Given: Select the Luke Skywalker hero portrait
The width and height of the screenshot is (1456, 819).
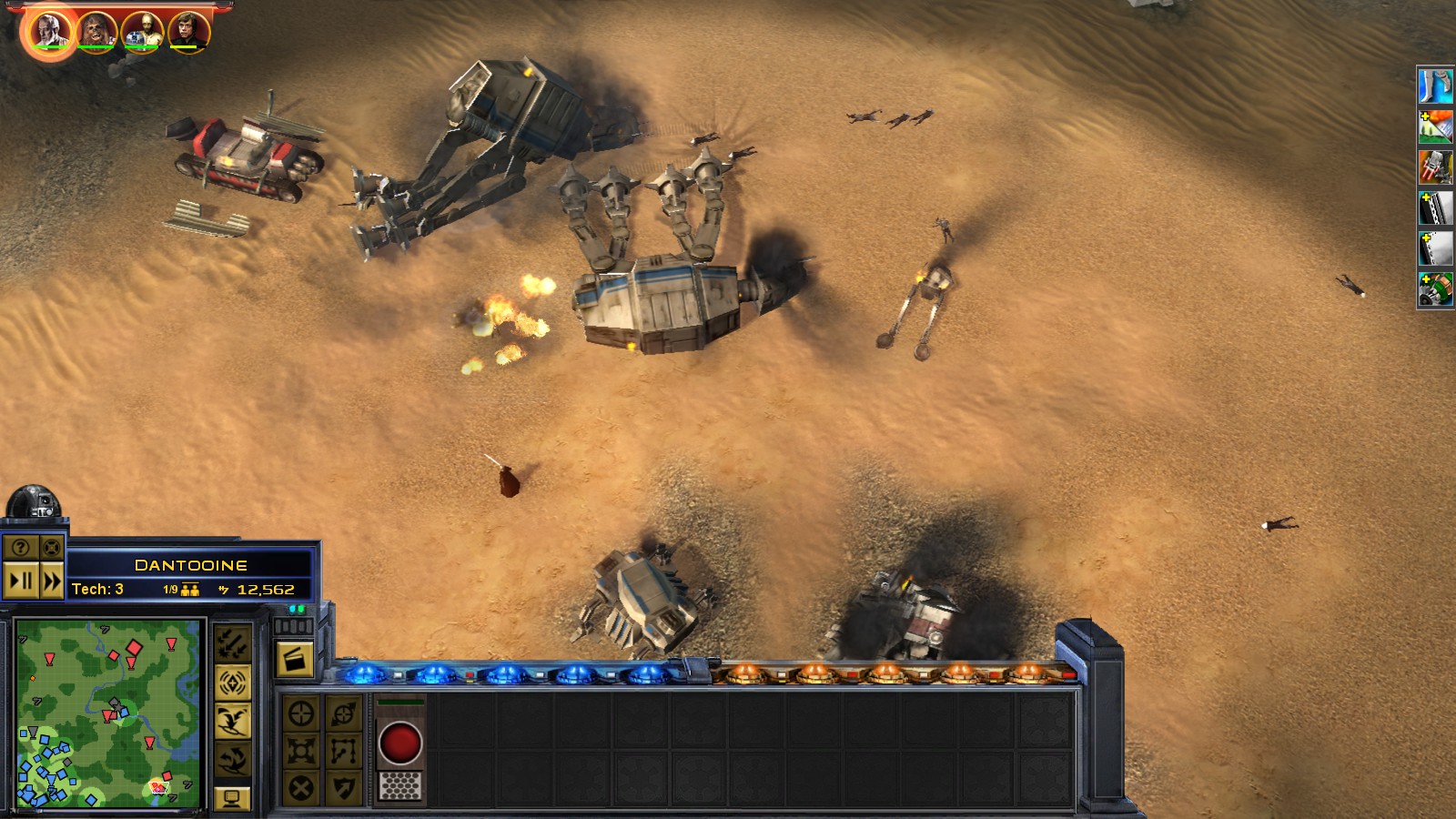Looking at the screenshot, I should (x=188, y=31).
